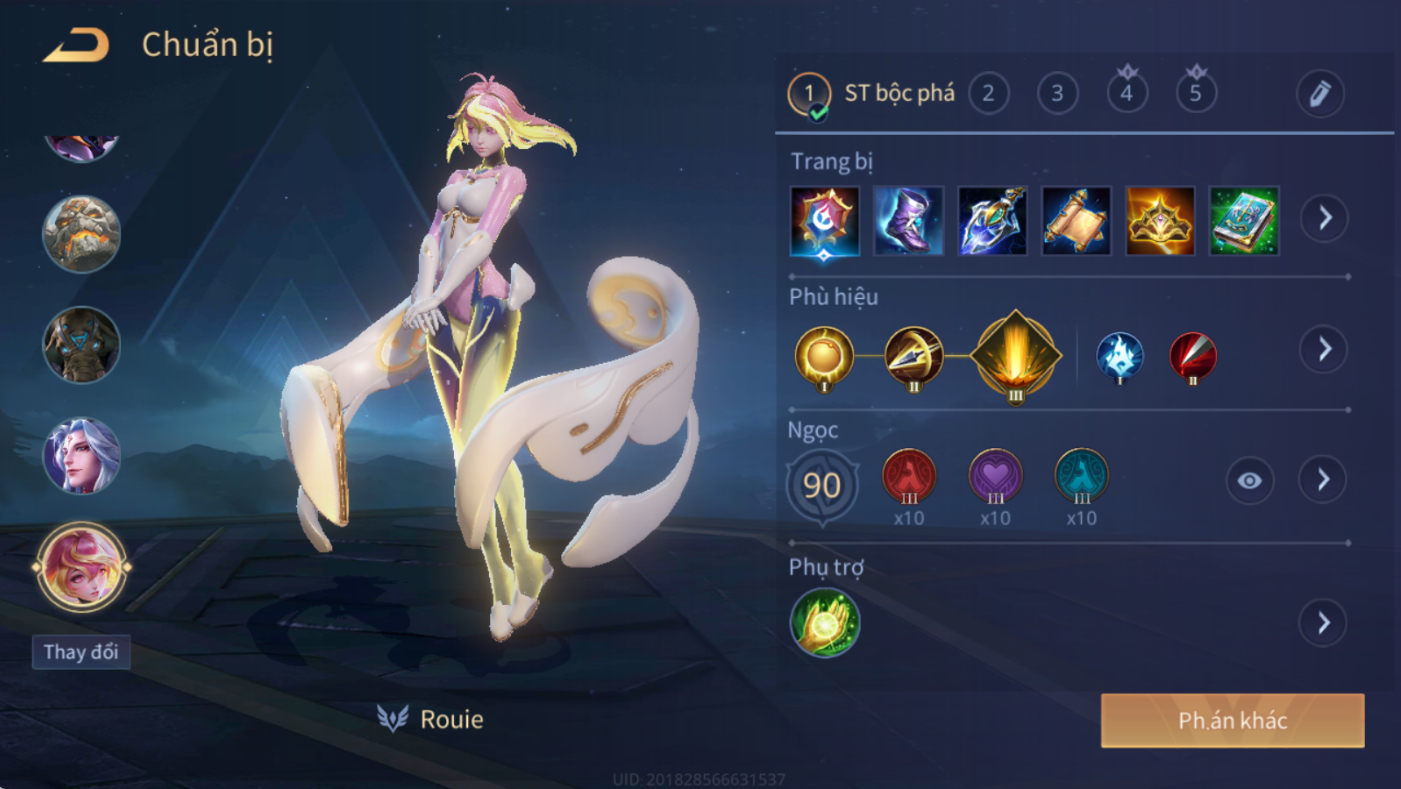Open preset tab 4
This screenshot has height=789, width=1401.
click(1127, 94)
